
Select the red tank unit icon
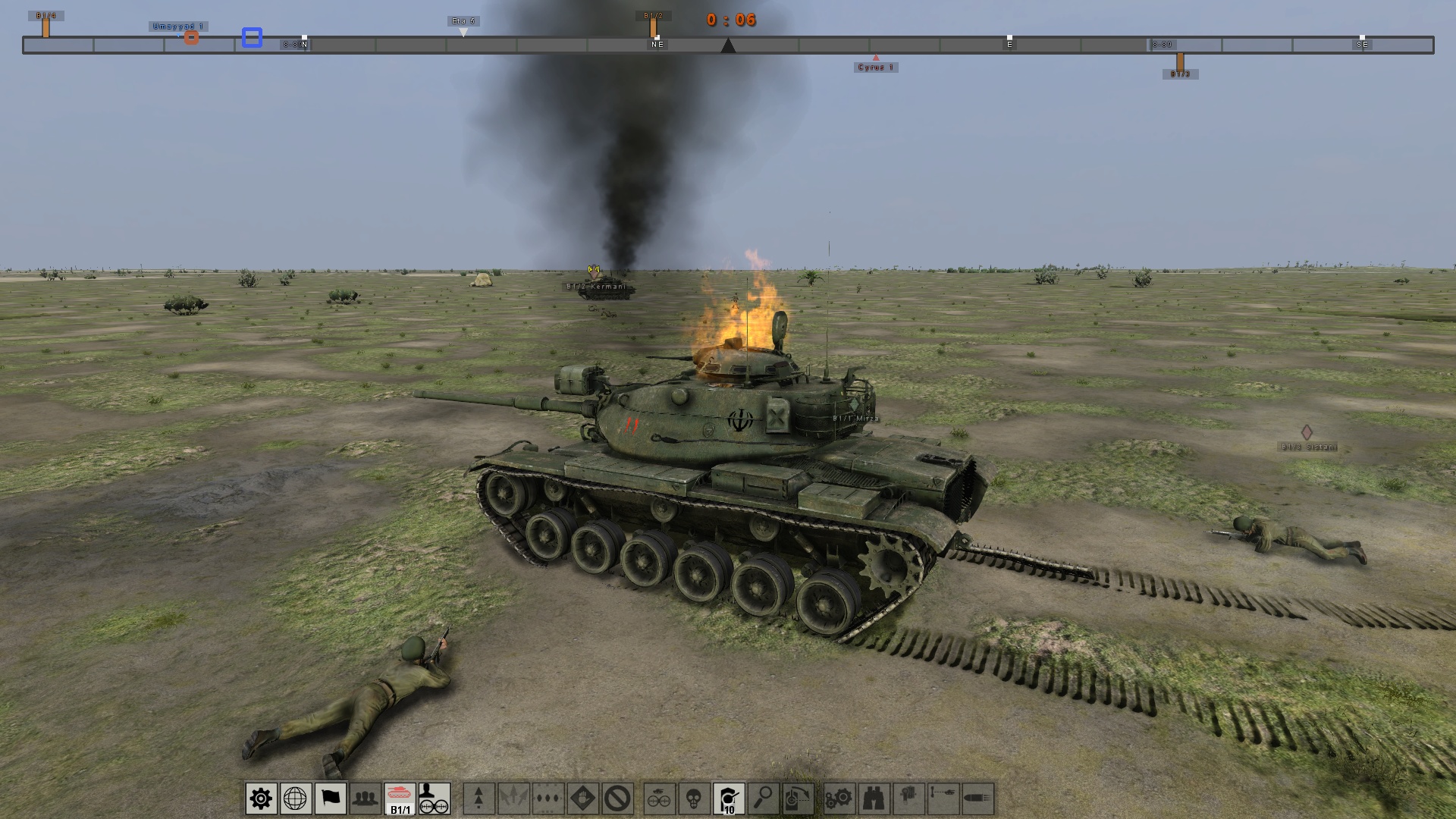tap(400, 795)
